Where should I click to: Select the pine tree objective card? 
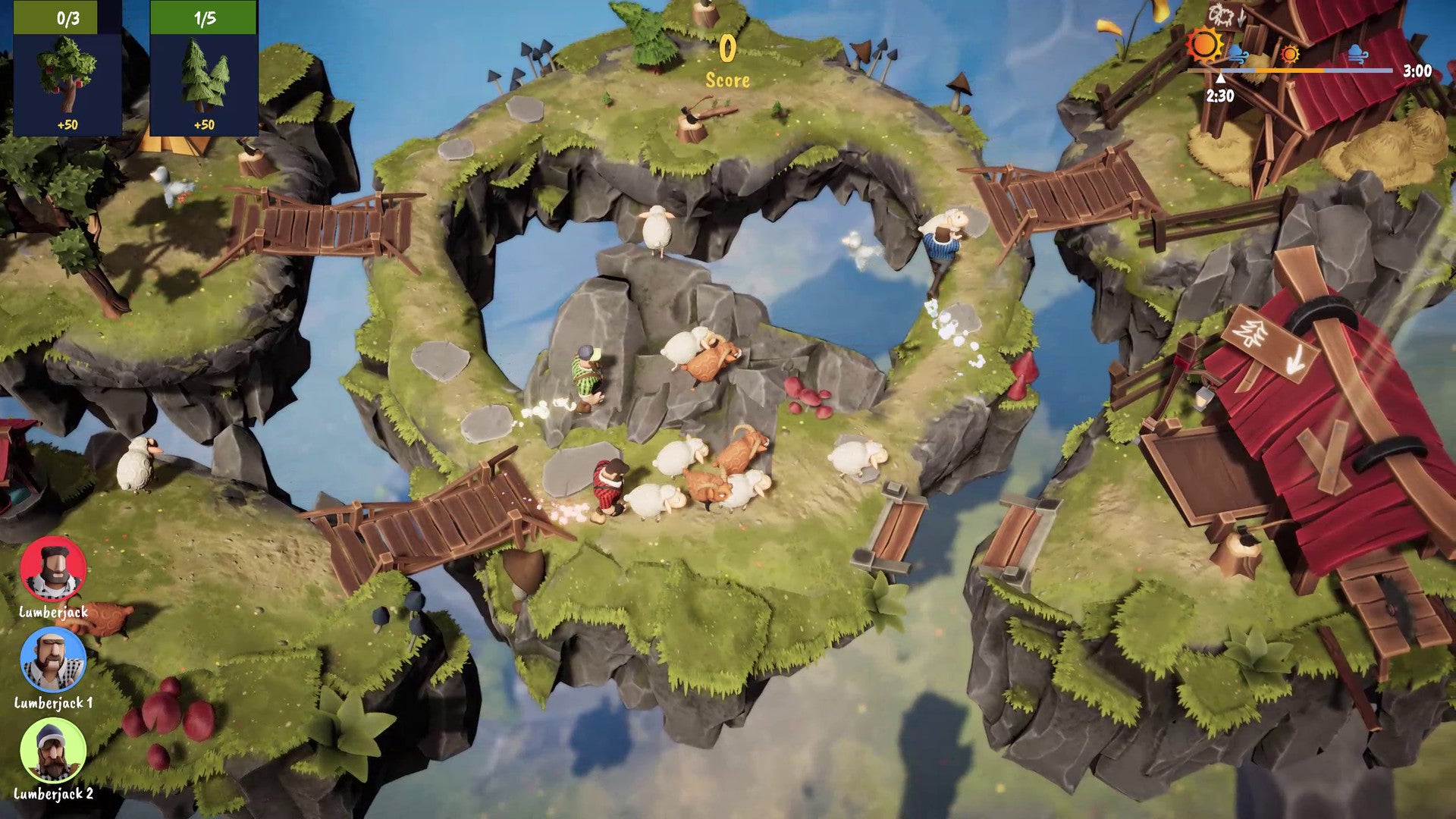click(204, 69)
